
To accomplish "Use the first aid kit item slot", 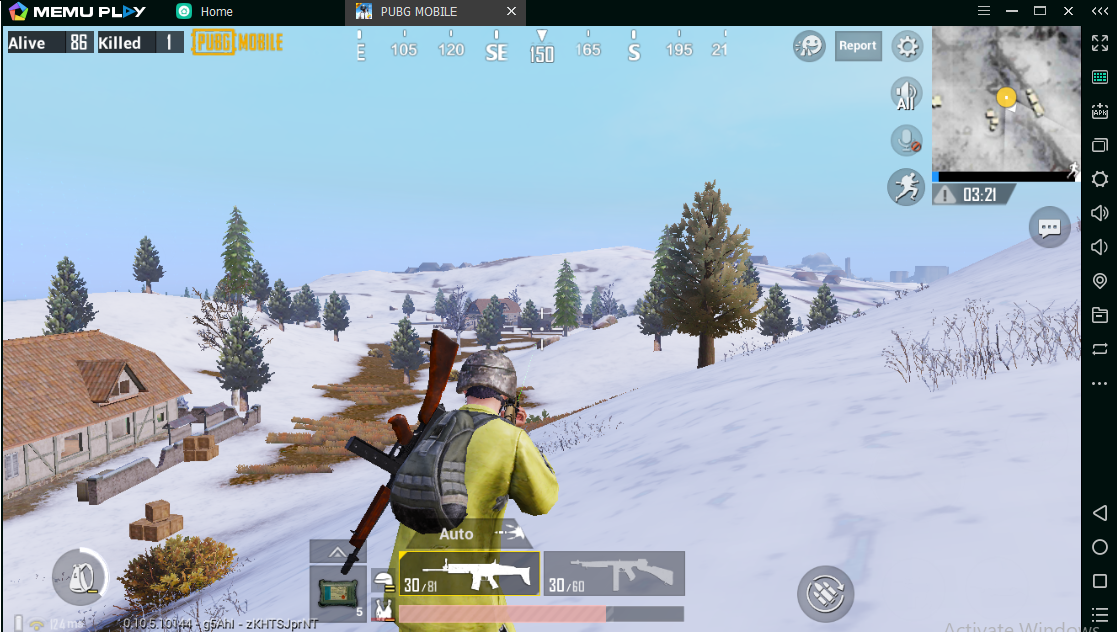I will [x=338, y=593].
